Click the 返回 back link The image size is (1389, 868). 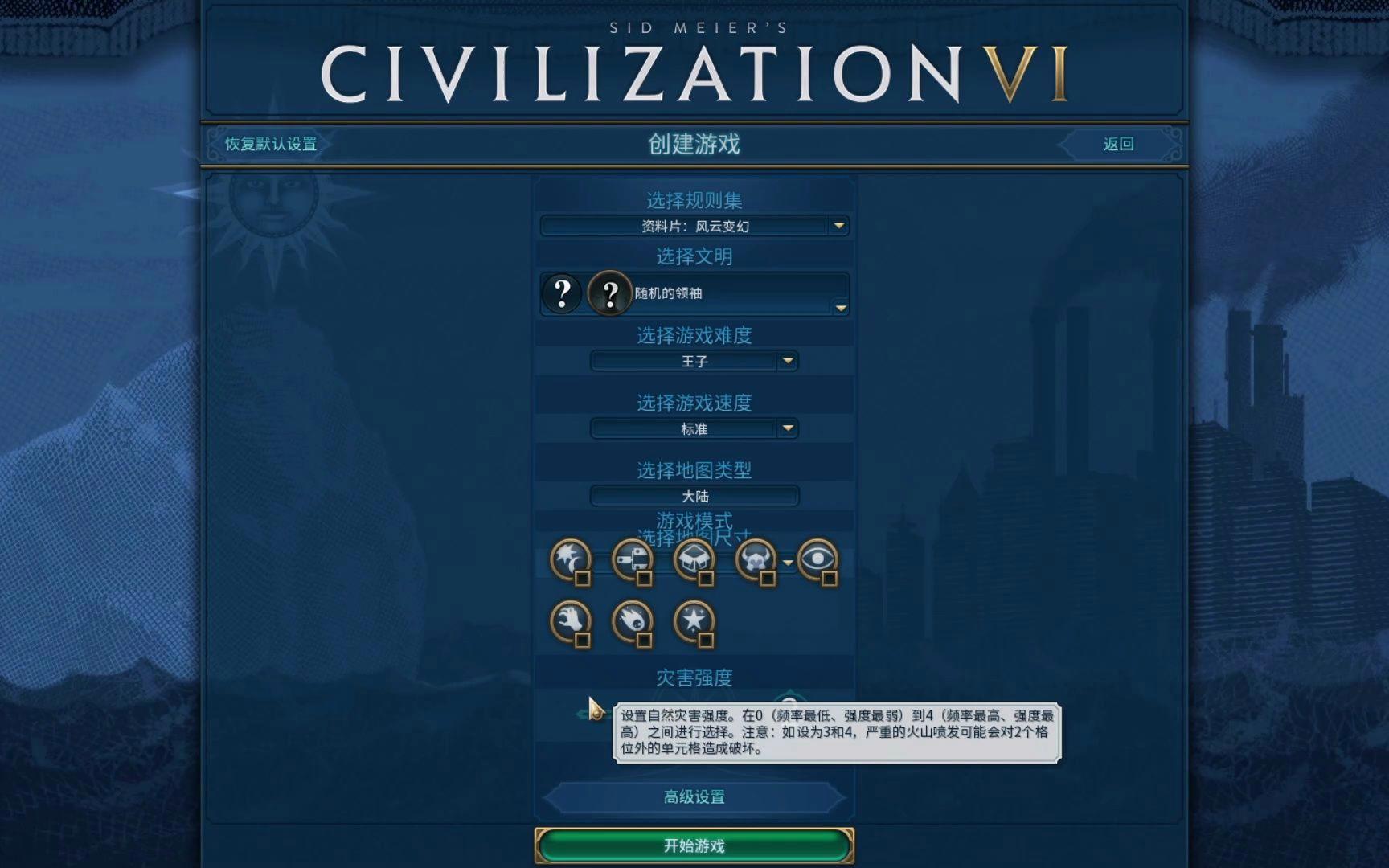pyautogui.click(x=1117, y=144)
